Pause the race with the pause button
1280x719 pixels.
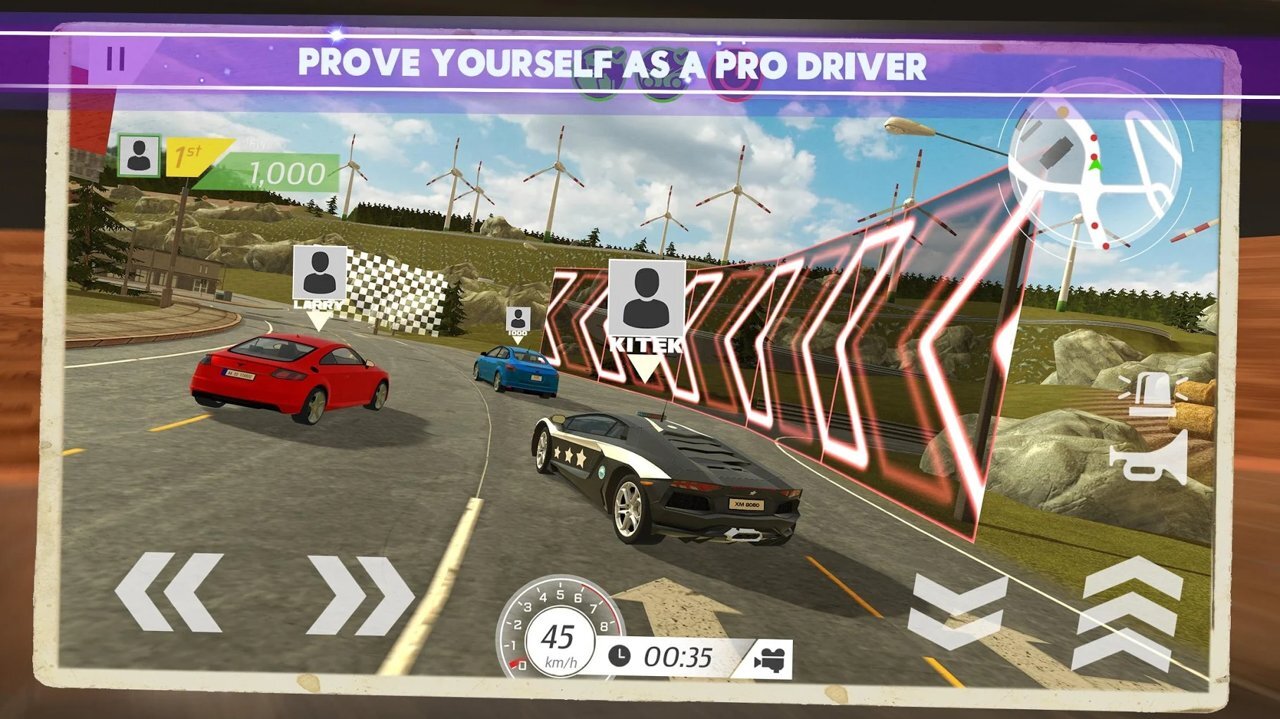coord(116,59)
